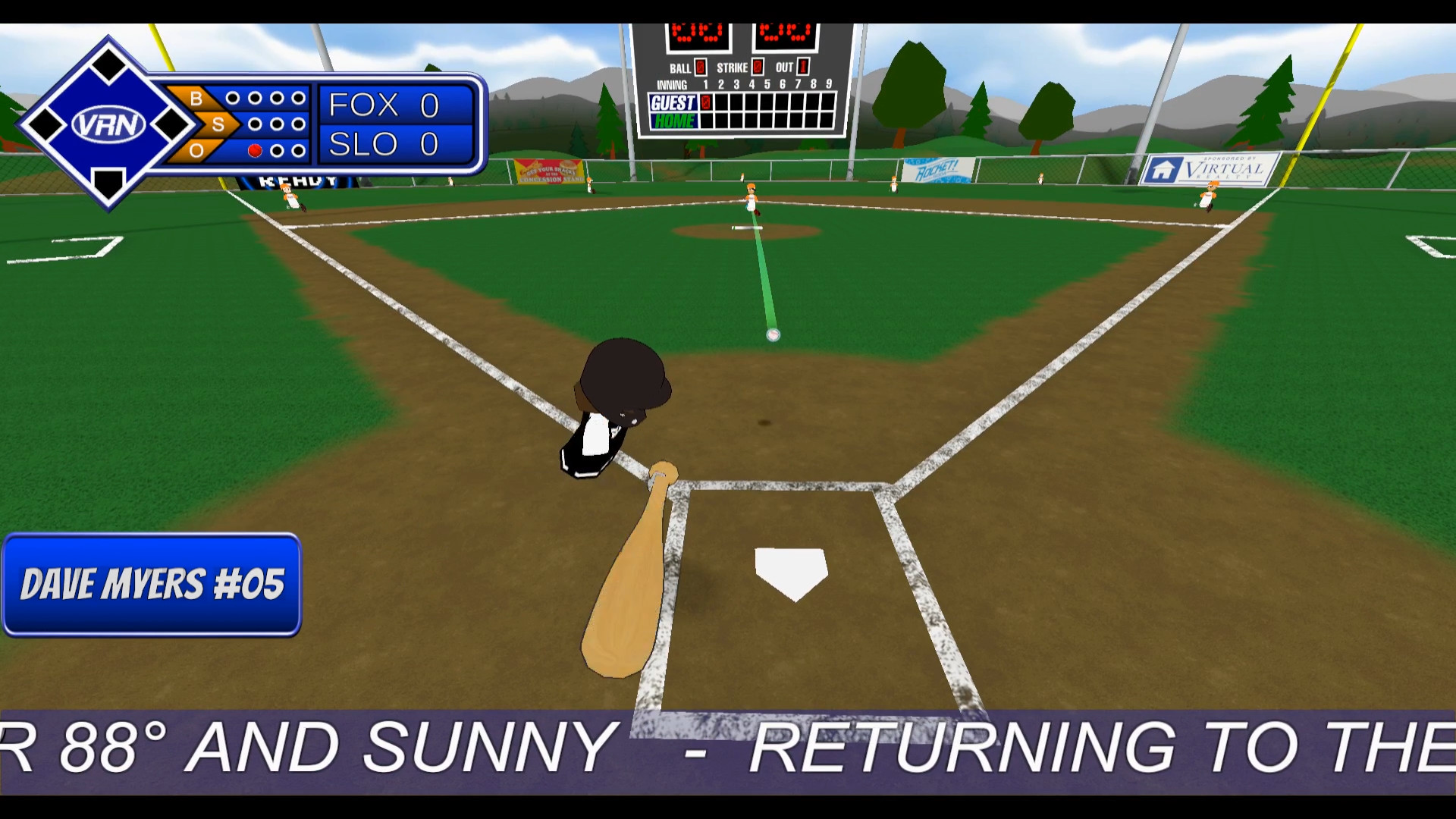Select the Rocket! outfield banner

[938, 168]
